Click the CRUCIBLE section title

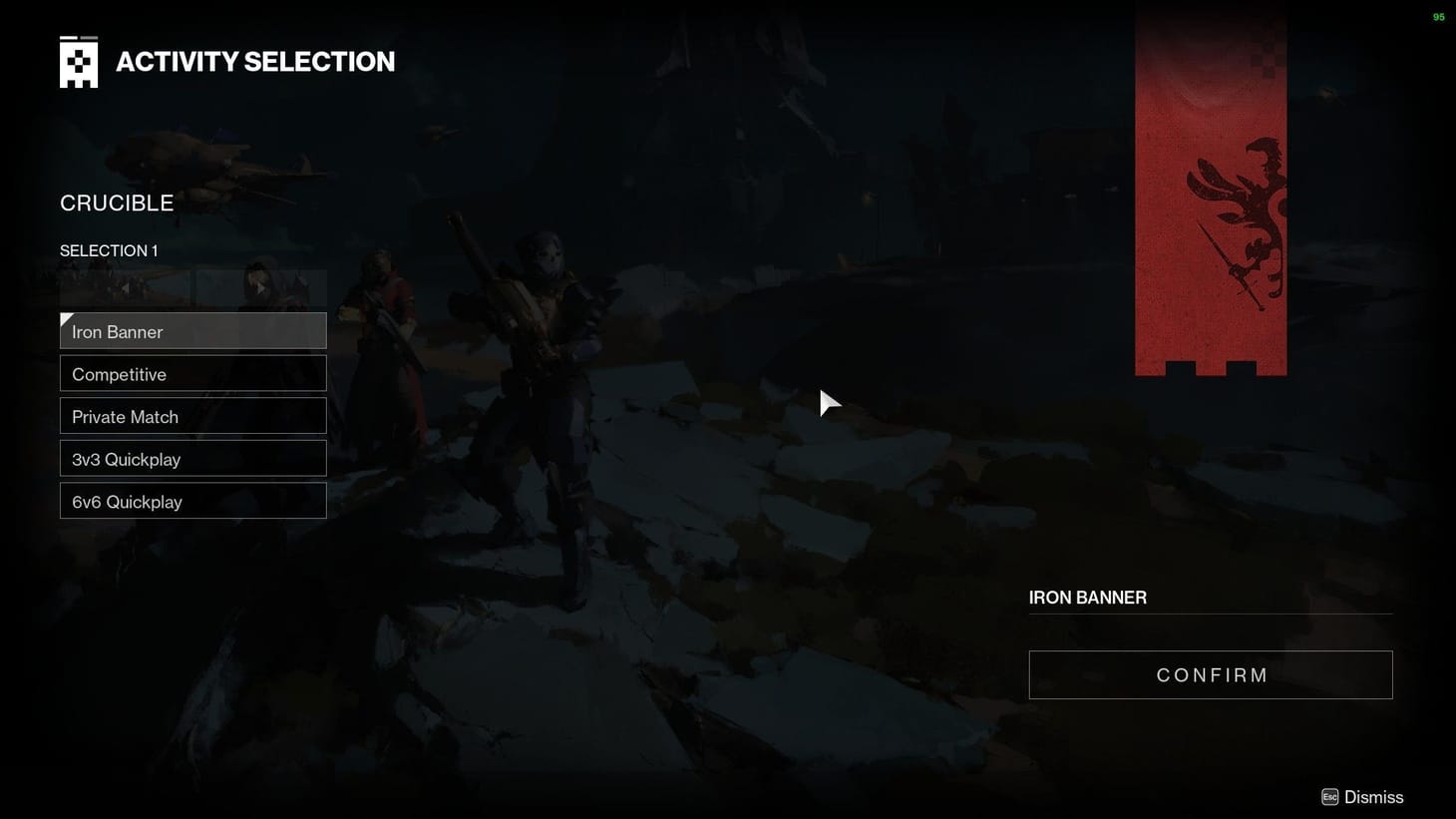pyautogui.click(x=116, y=203)
